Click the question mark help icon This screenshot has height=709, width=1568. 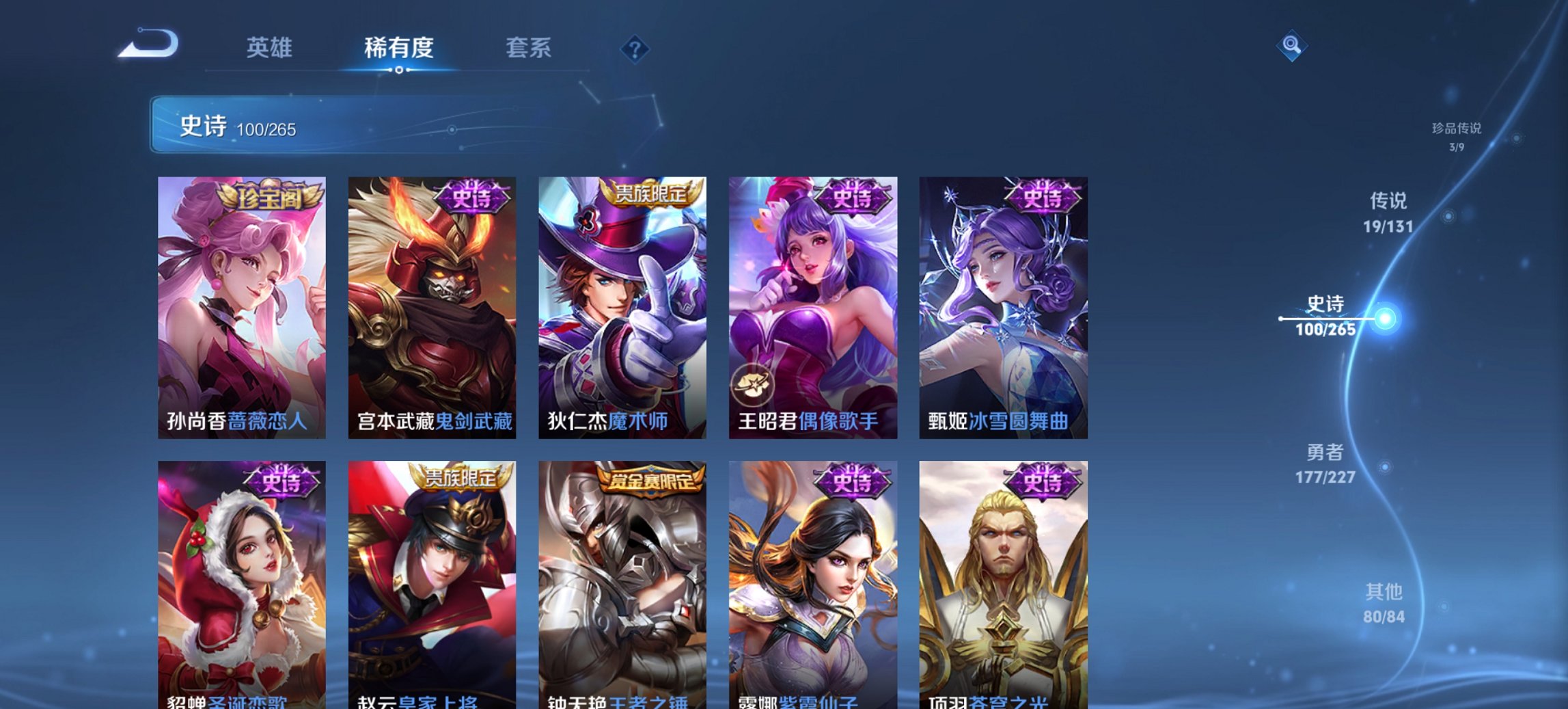[x=635, y=50]
